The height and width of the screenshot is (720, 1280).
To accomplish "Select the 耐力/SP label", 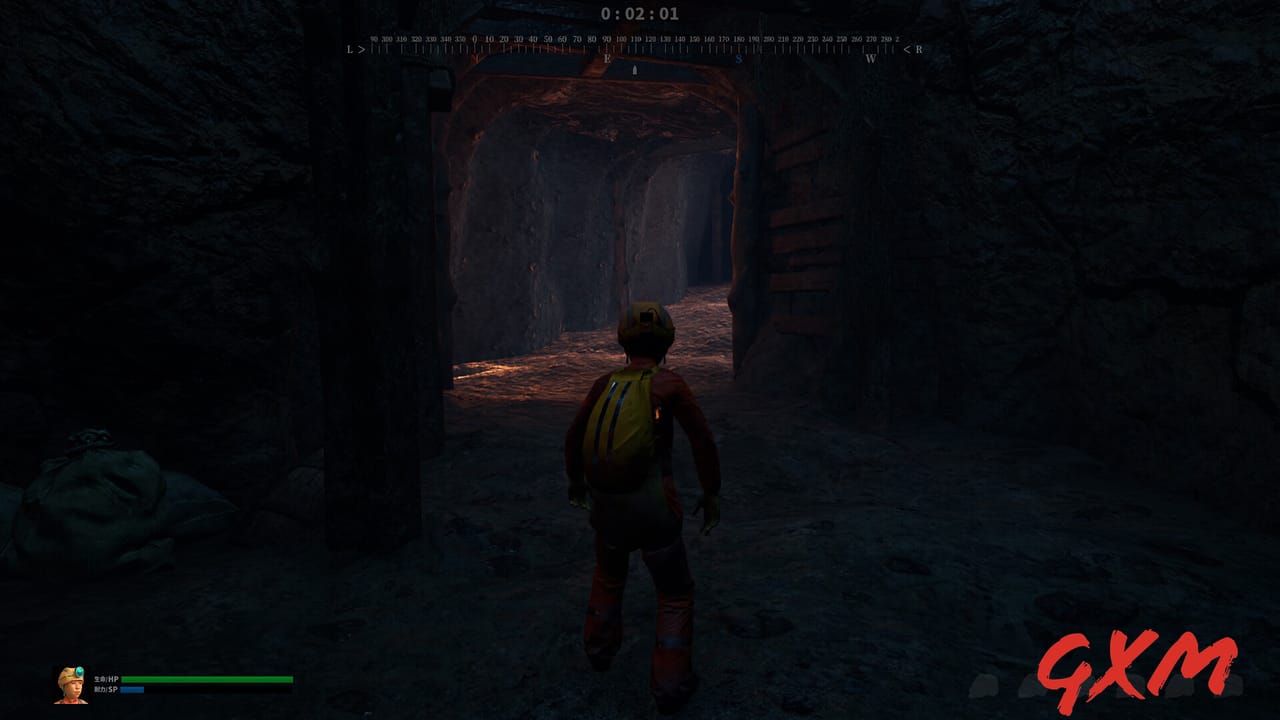I will click(107, 690).
